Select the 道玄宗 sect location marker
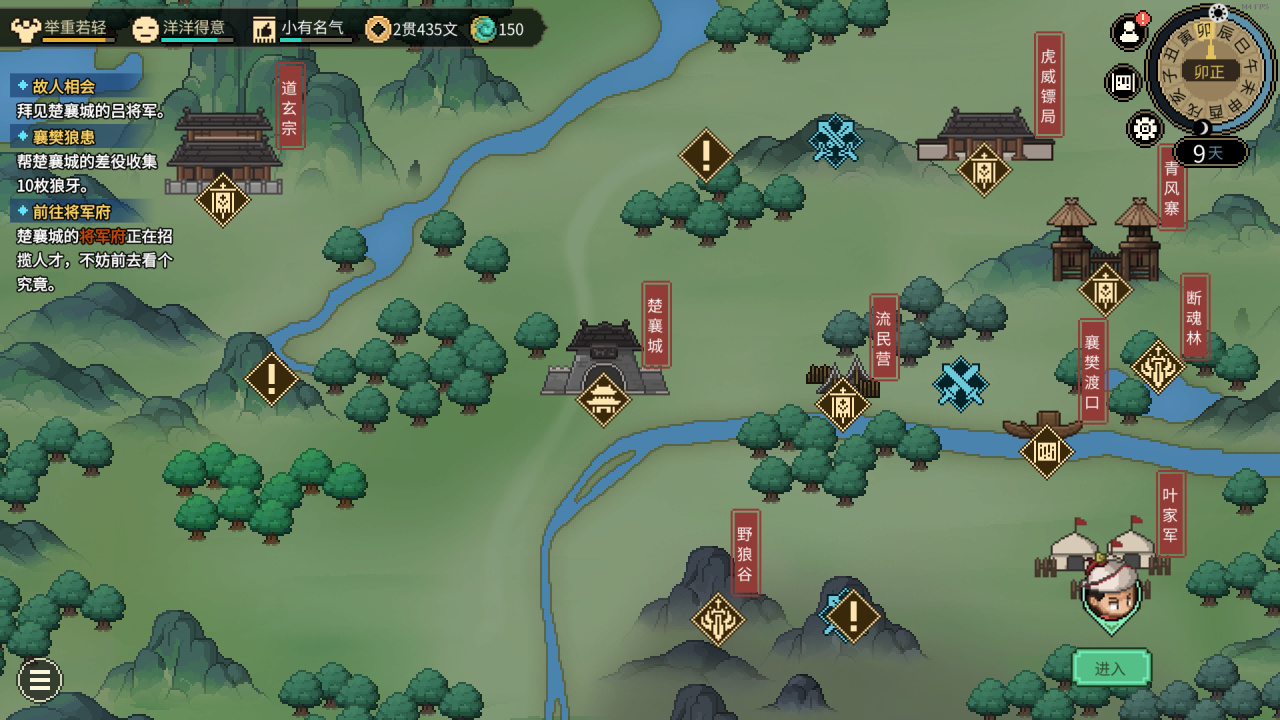This screenshot has width=1280, height=720. (222, 200)
